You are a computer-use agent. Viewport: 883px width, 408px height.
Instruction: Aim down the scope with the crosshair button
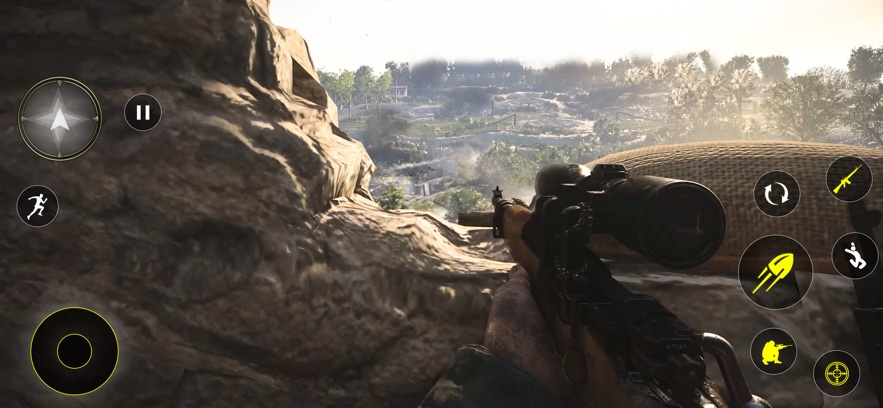[836, 373]
